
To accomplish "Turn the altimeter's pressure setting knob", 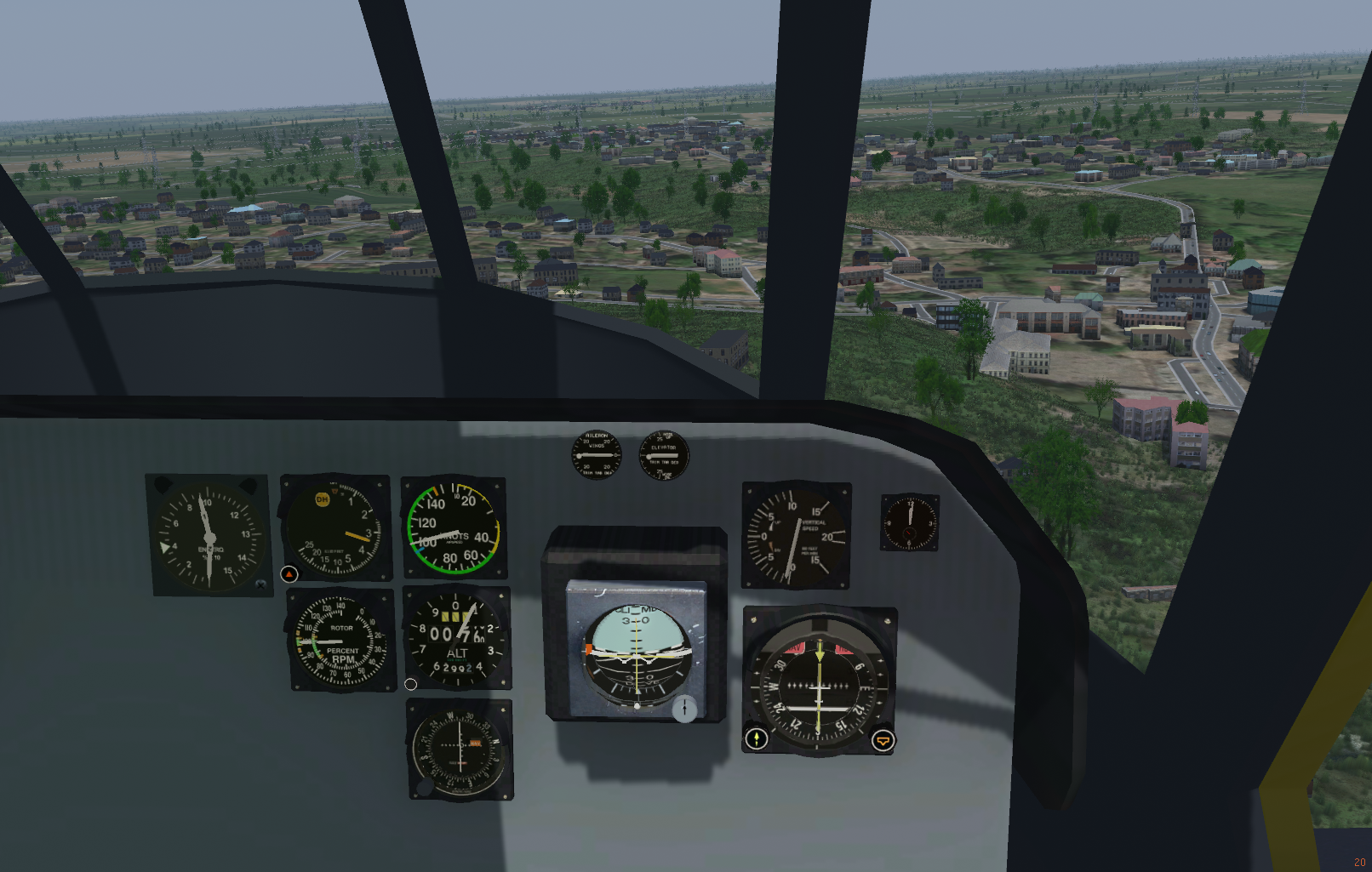I will [x=411, y=684].
